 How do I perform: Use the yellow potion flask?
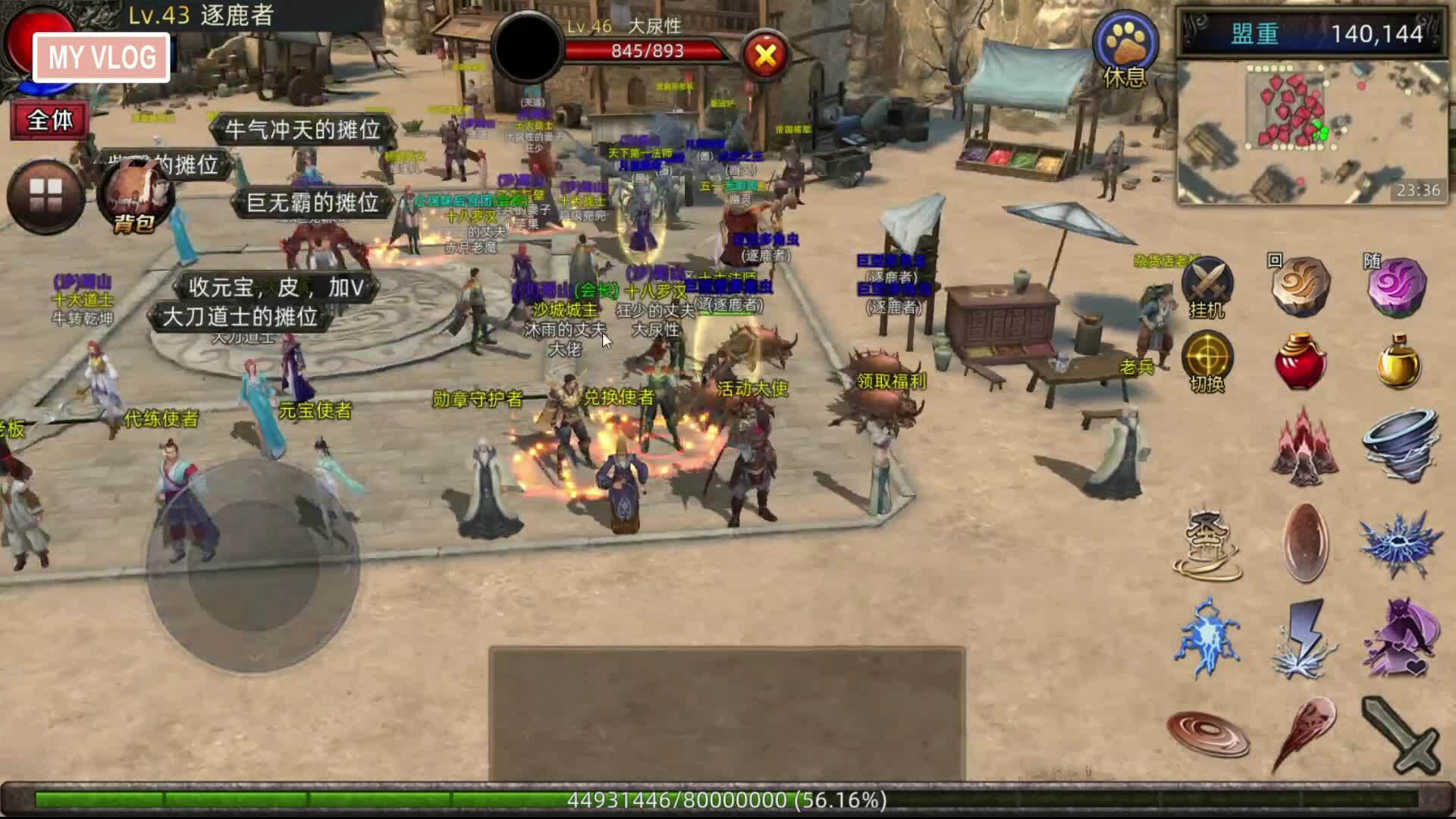pyautogui.click(x=1398, y=362)
